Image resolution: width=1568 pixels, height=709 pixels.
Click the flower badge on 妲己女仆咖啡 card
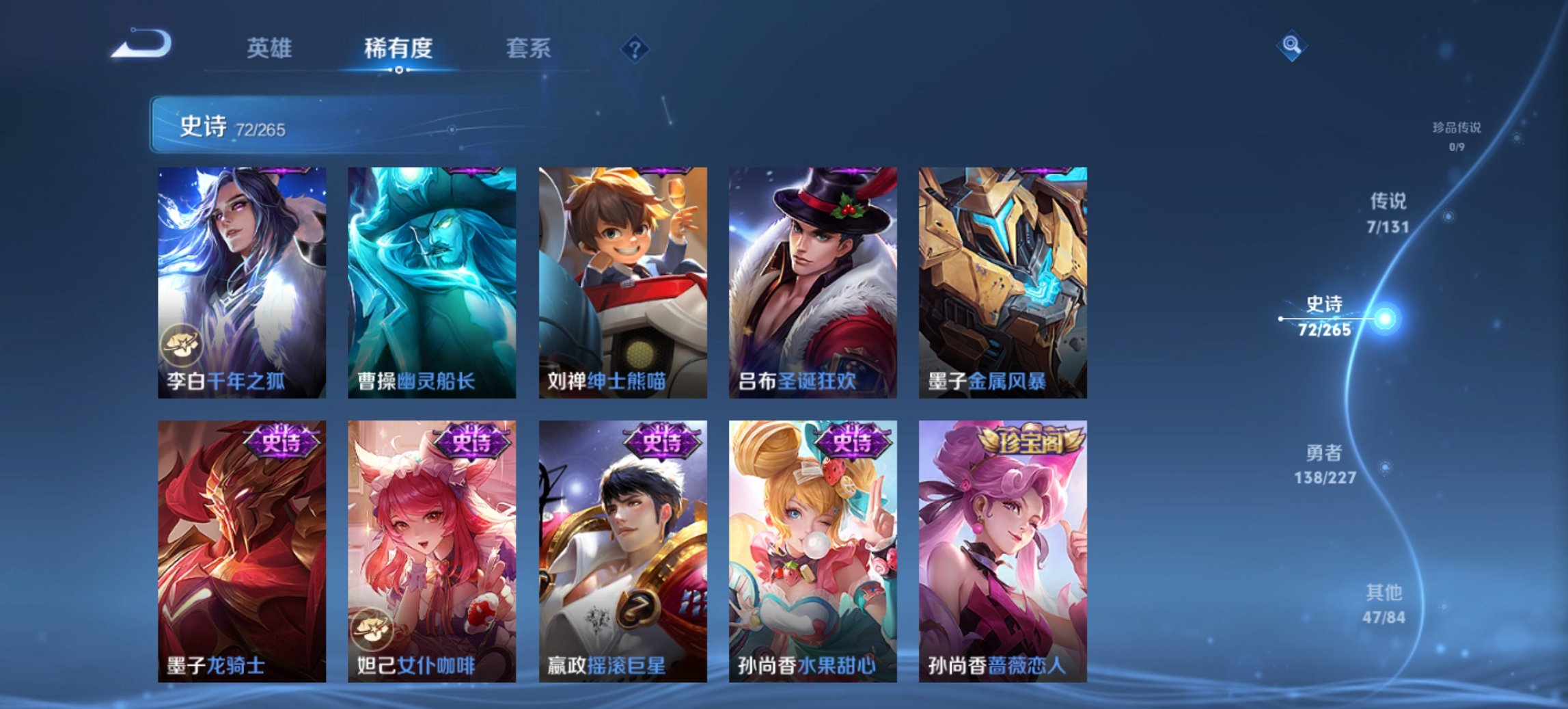372,630
